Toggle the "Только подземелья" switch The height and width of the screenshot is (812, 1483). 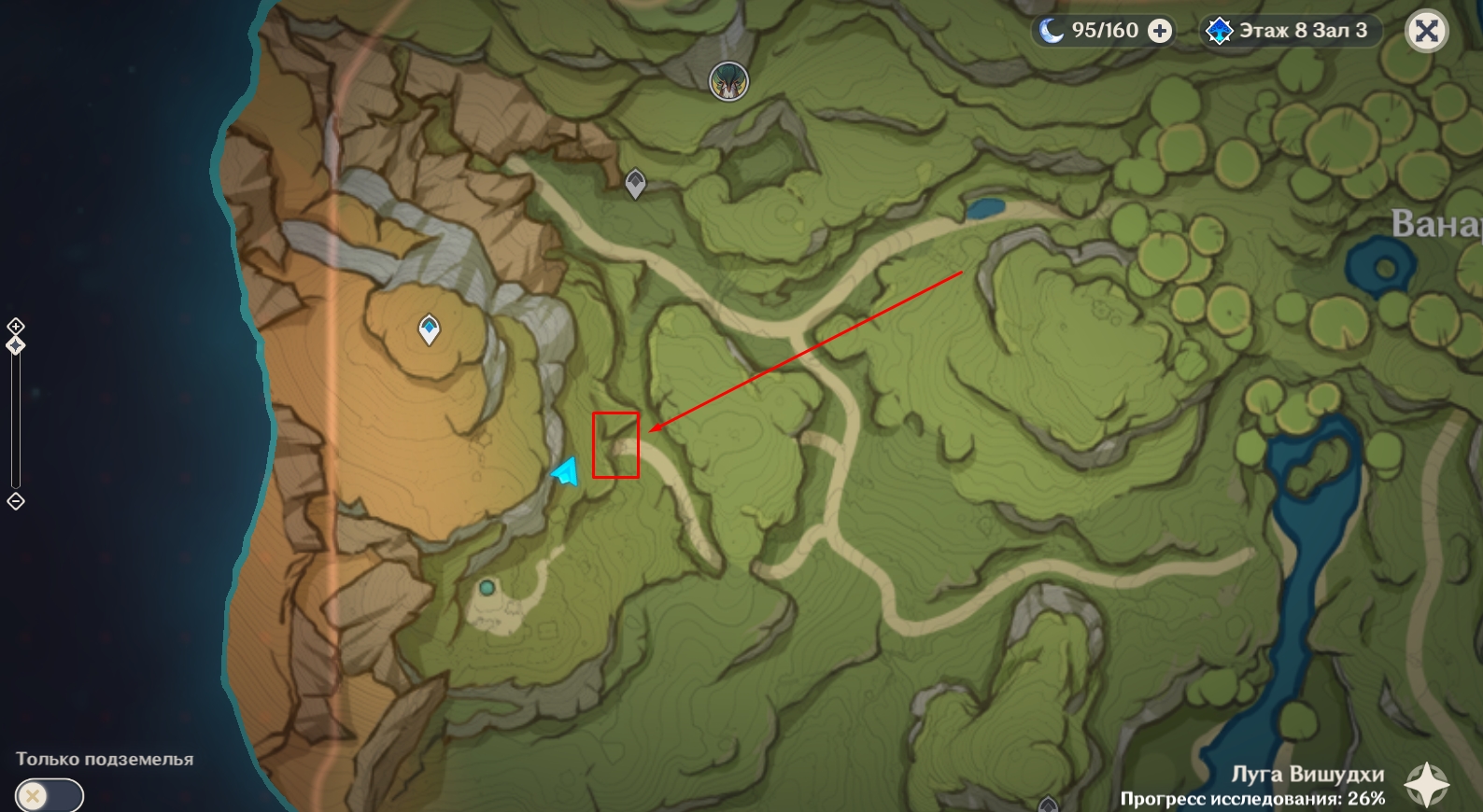[x=49, y=796]
